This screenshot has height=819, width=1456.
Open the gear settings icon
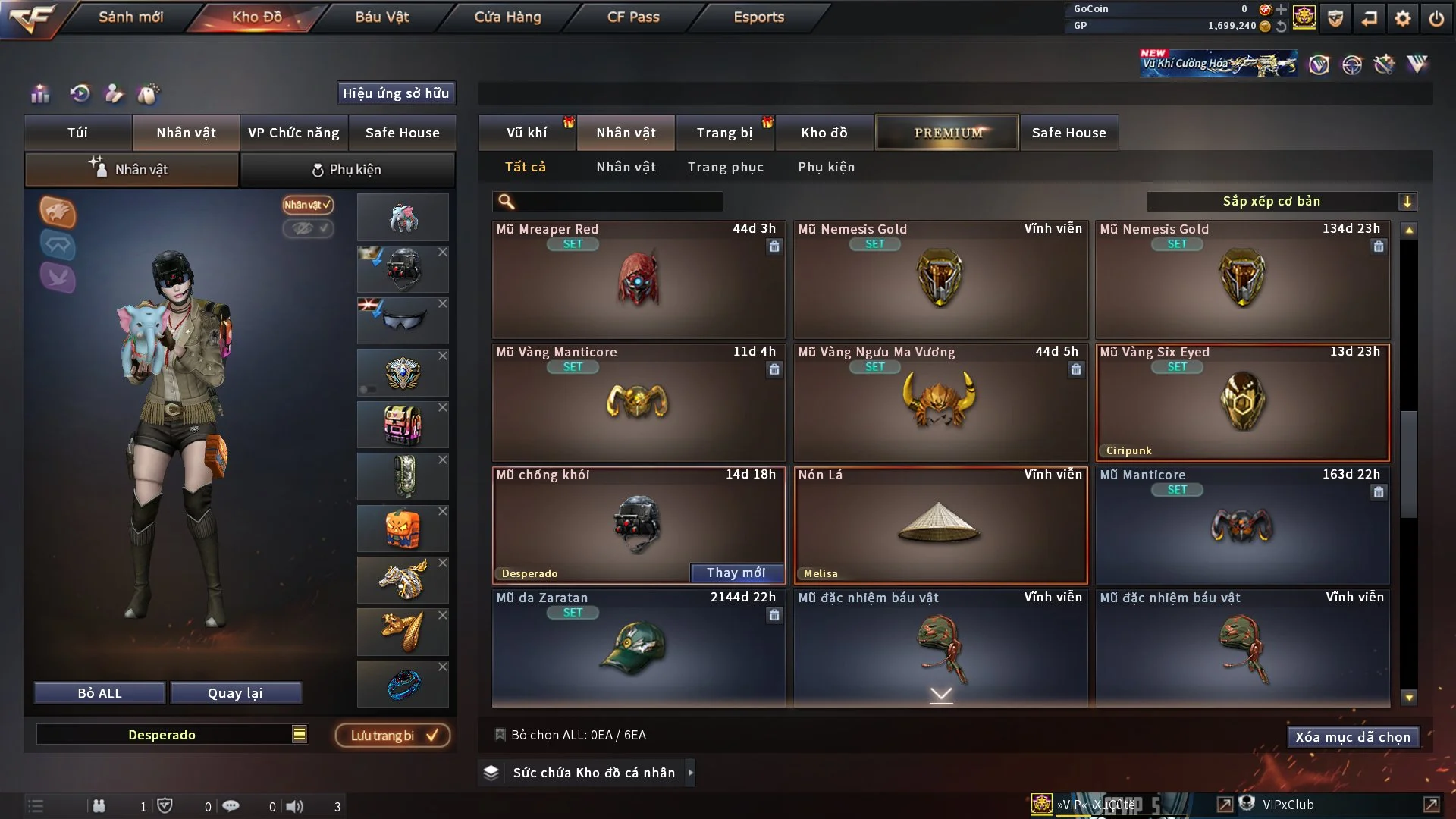pos(1402,18)
